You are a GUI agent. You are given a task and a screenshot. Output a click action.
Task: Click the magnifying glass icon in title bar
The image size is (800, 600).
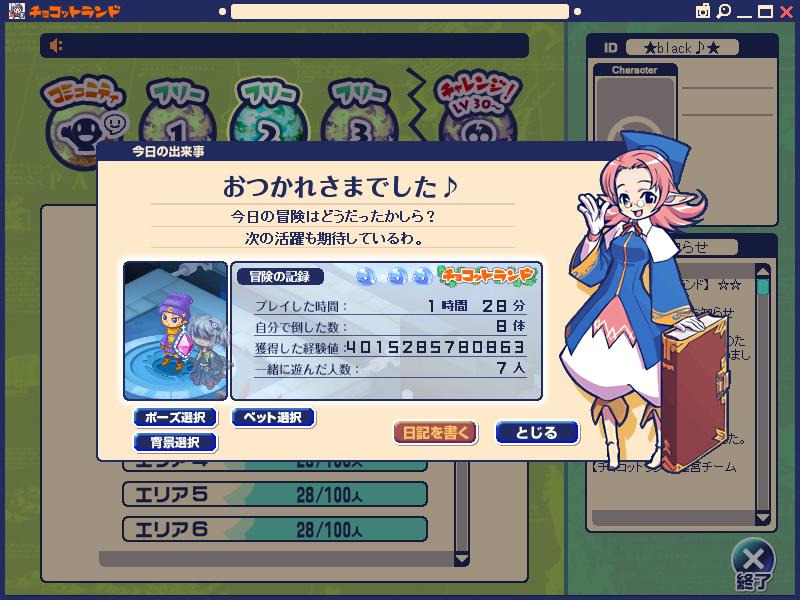point(723,11)
